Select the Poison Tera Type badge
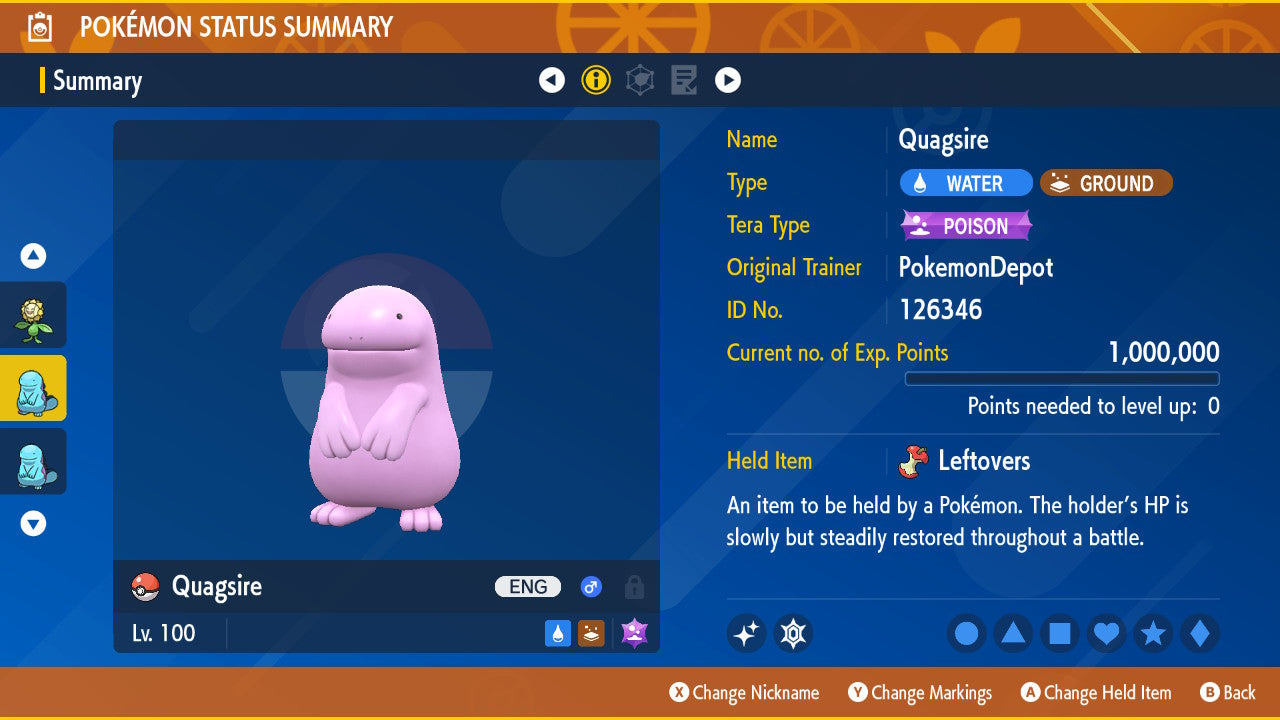The width and height of the screenshot is (1280, 720). [x=966, y=226]
